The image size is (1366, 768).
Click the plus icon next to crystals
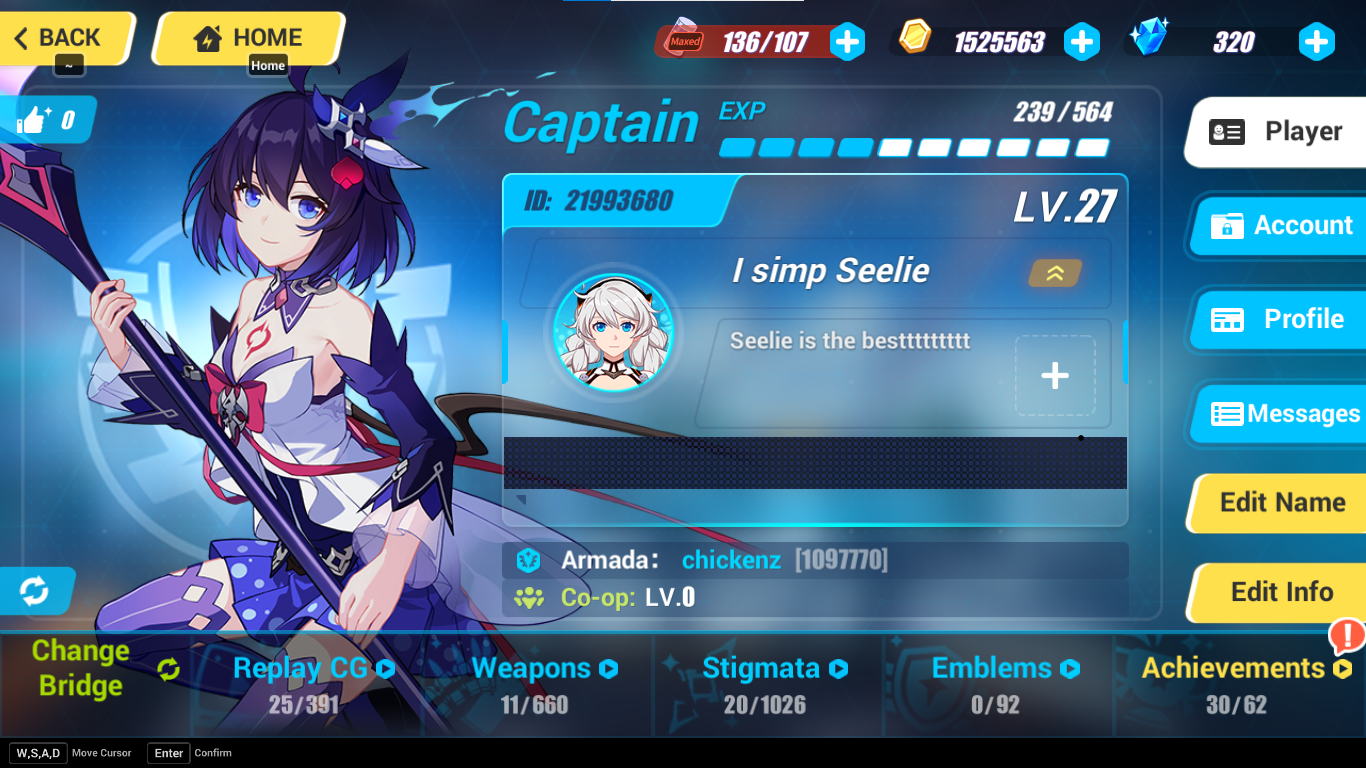pyautogui.click(x=1316, y=42)
